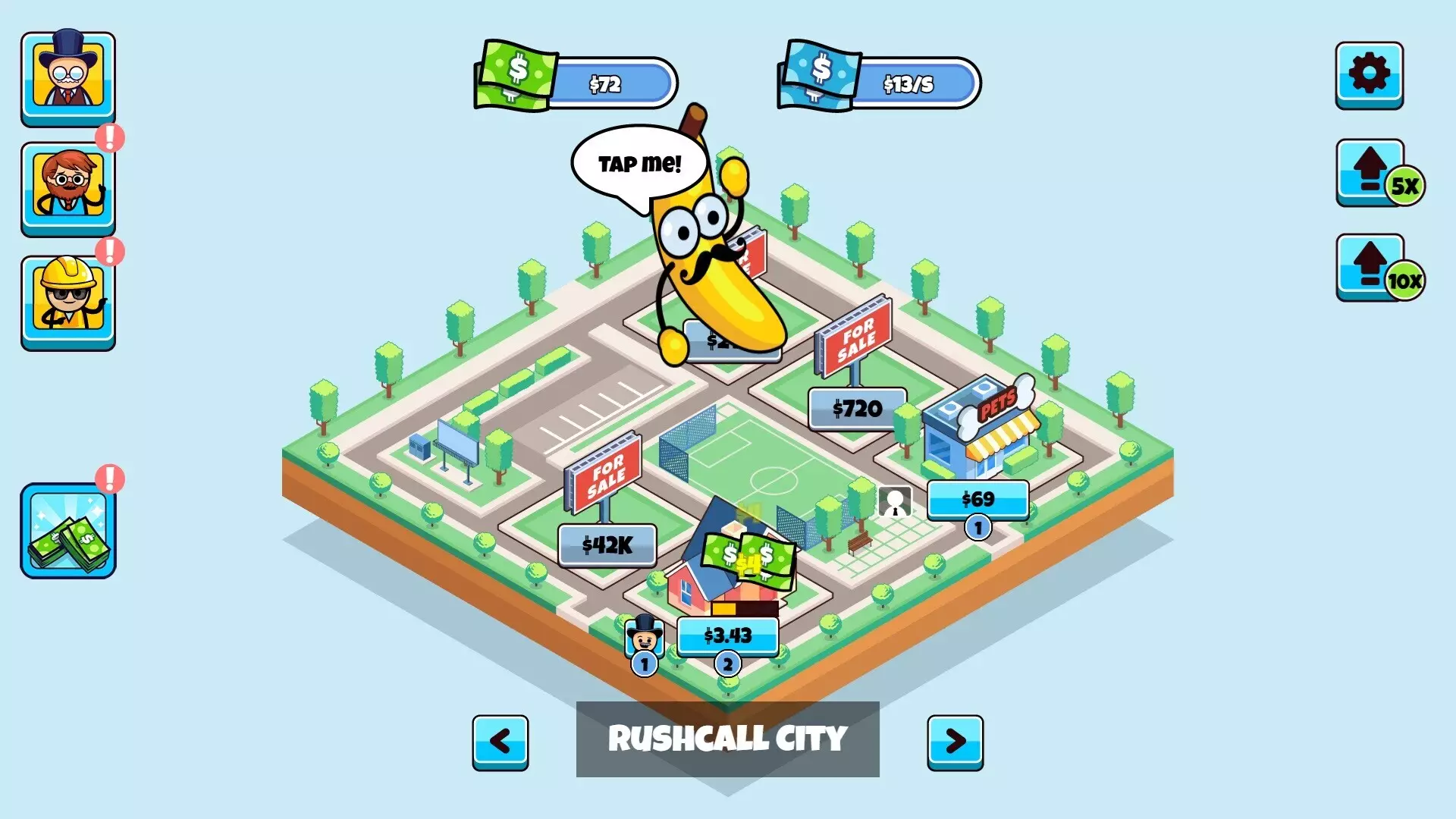Click the $72 cash balance bar
The height and width of the screenshot is (819, 1456).
pos(603,85)
